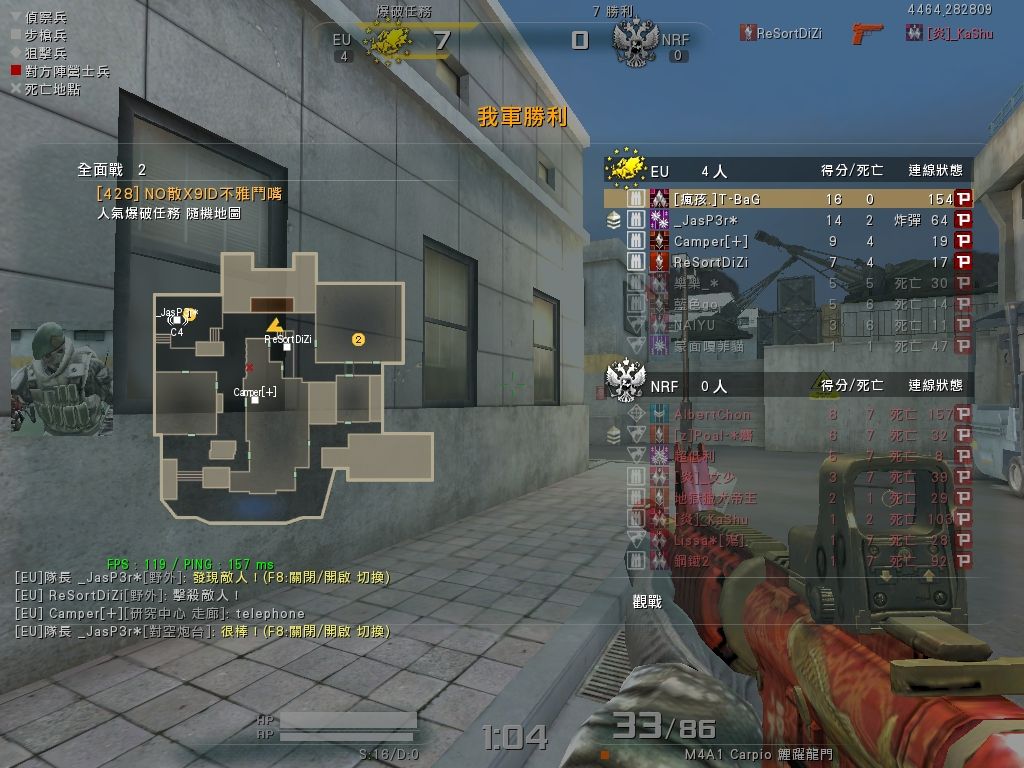Select the Camper[+] marker on the map
1024x768 pixels.
pos(255,399)
